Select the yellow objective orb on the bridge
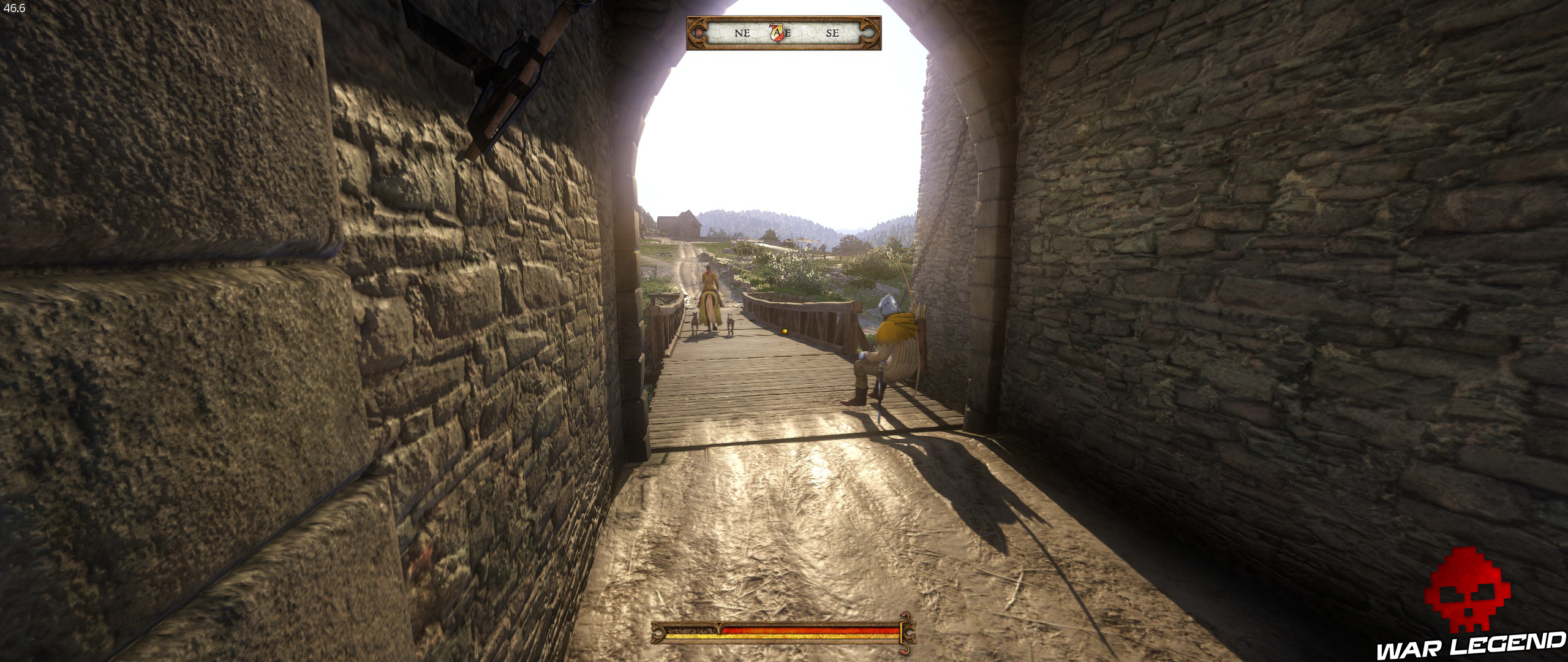 [x=783, y=331]
